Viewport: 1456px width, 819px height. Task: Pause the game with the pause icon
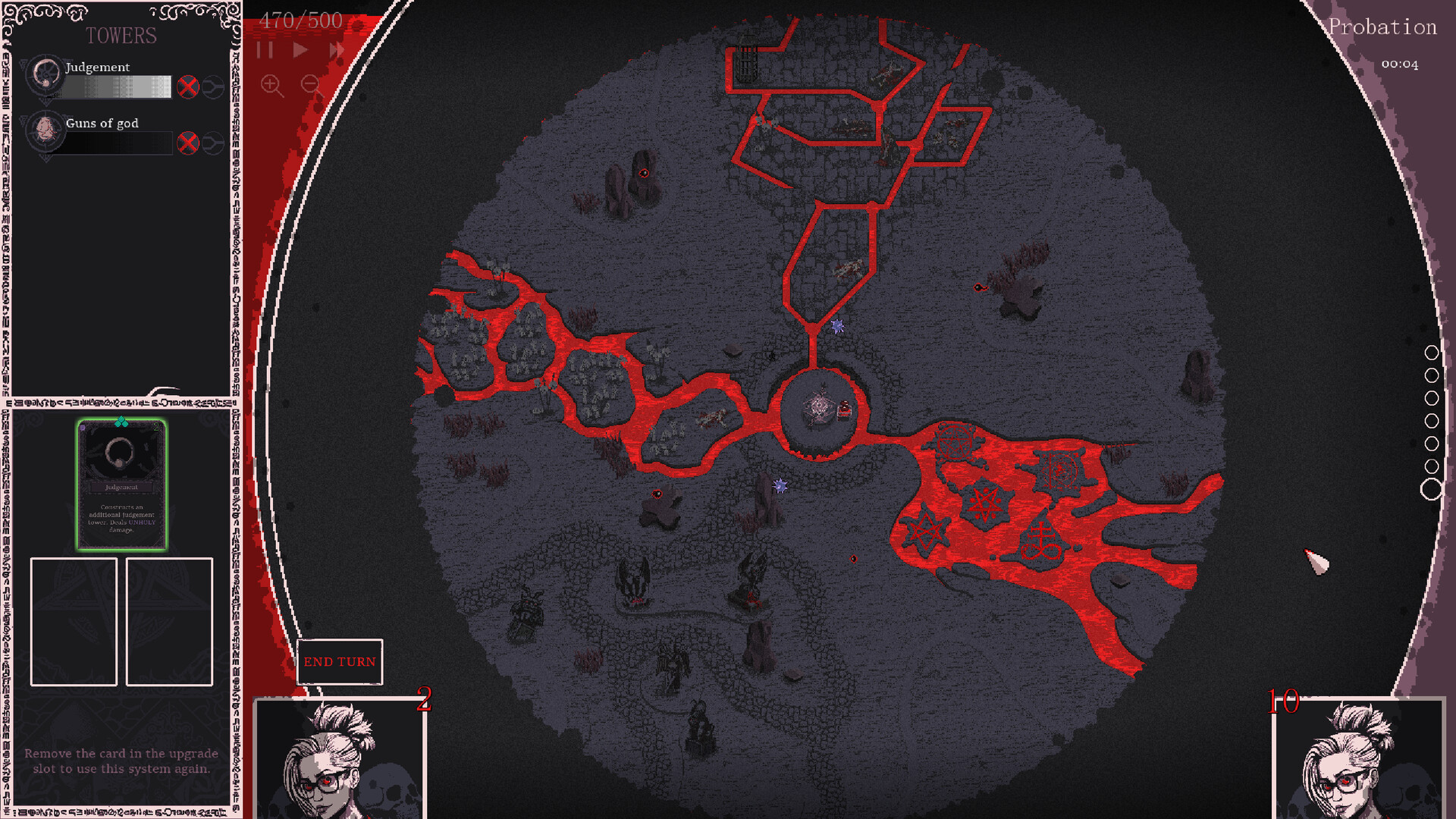[266, 50]
